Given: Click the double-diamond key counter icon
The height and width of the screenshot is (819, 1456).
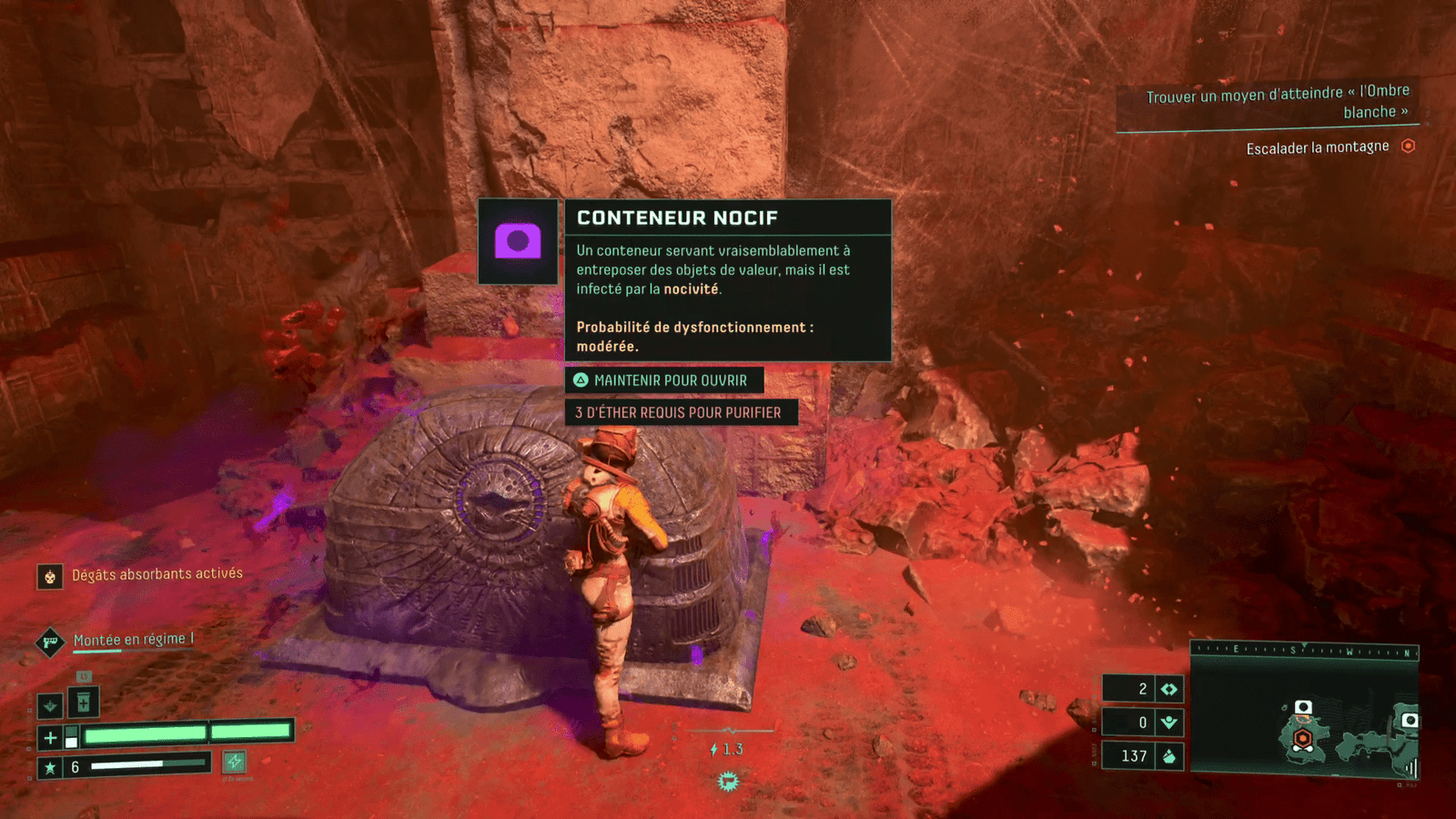Looking at the screenshot, I should click(1169, 689).
